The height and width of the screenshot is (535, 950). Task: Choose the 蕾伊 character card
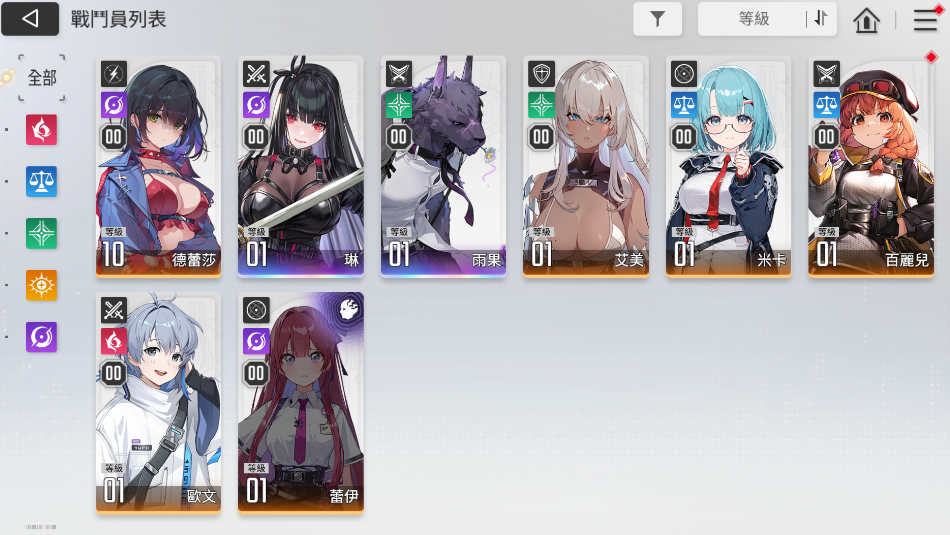coord(301,402)
